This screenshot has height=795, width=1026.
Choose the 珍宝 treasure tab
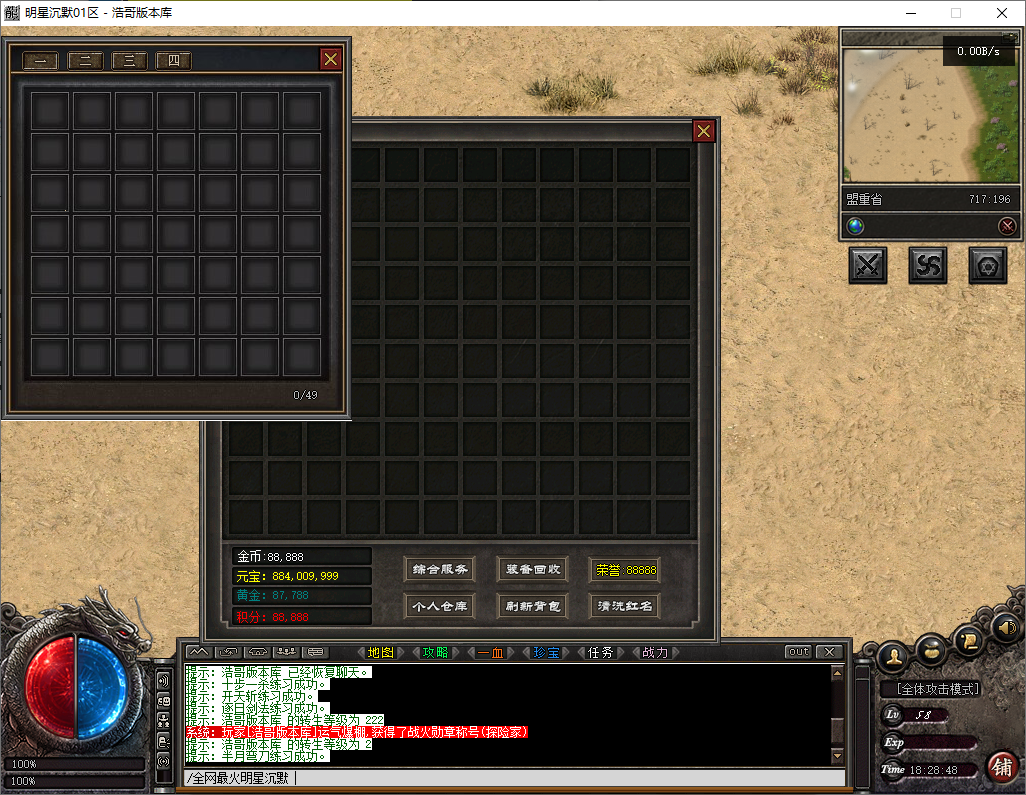click(x=546, y=652)
